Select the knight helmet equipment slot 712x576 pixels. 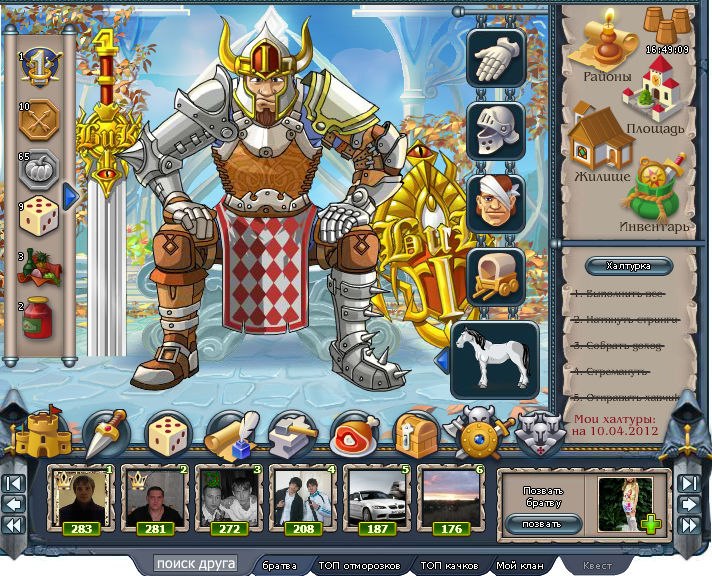click(x=497, y=130)
